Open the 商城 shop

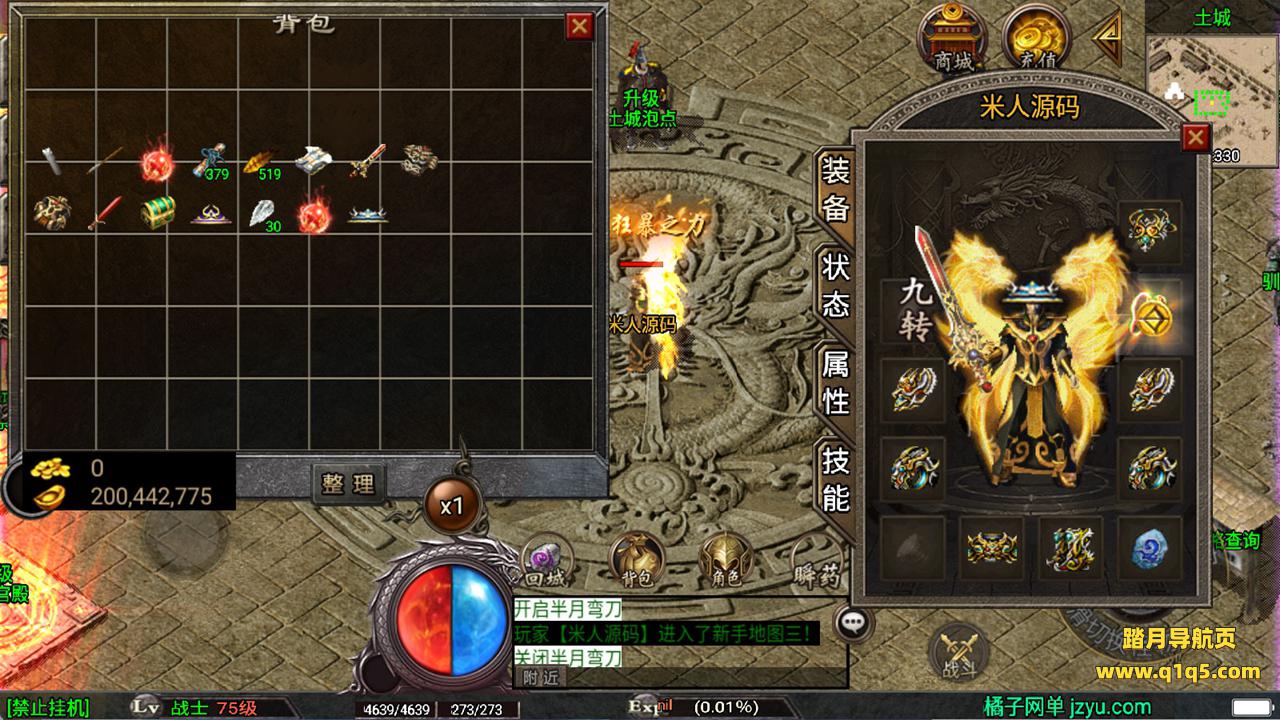[x=954, y=38]
